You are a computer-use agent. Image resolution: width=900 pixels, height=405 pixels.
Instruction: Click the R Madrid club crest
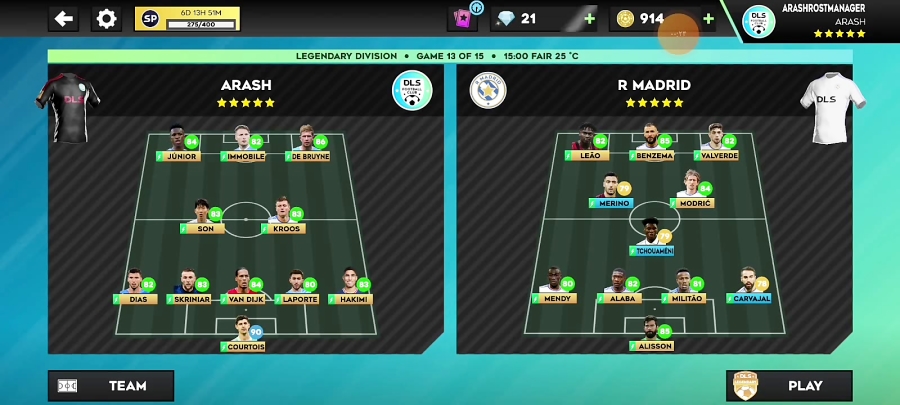[x=488, y=91]
